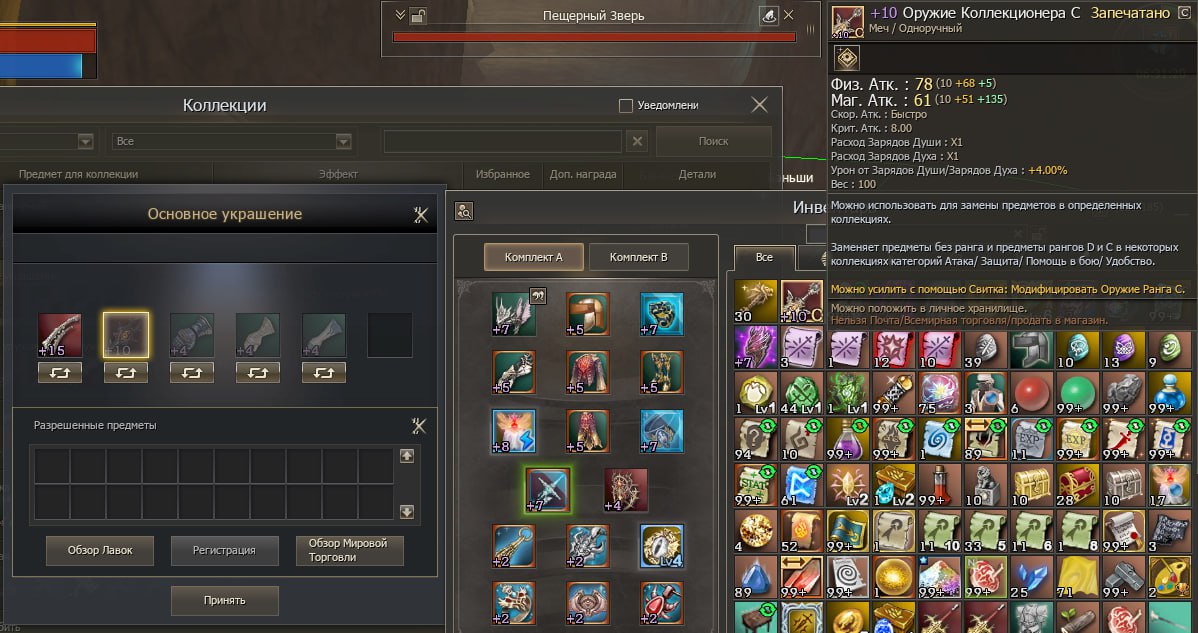The height and width of the screenshot is (633, 1198).
Task: Open Обзор Мировой Торговли
Action: [x=349, y=550]
